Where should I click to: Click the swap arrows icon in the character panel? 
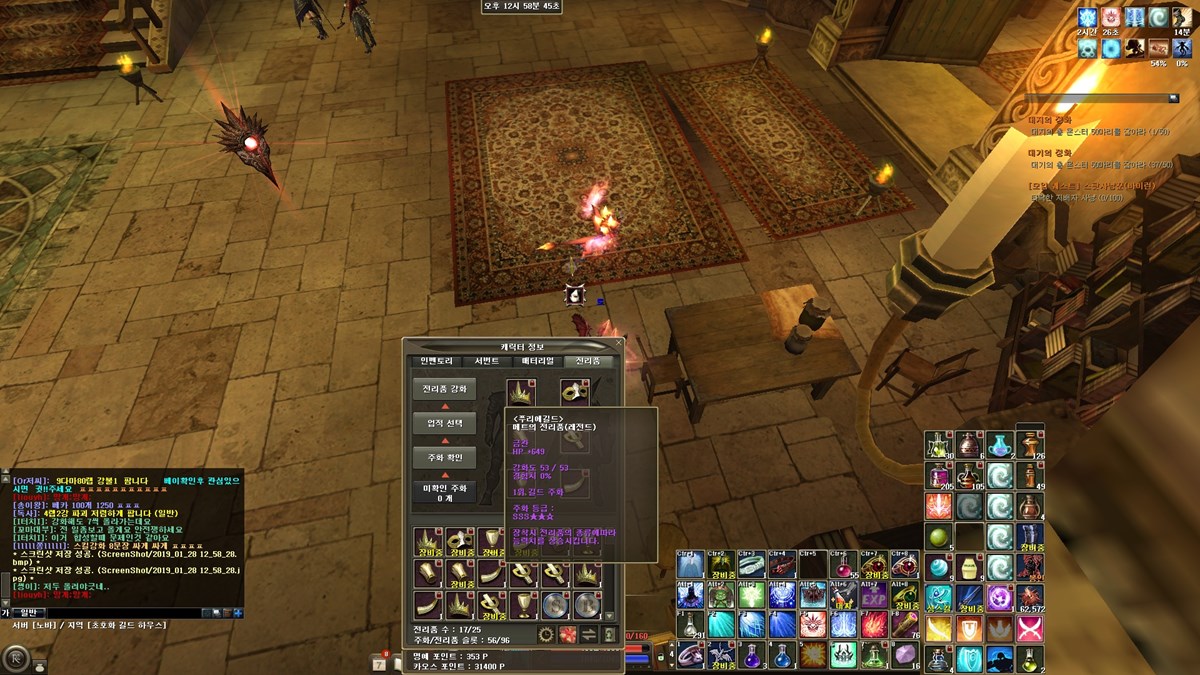click(x=589, y=634)
